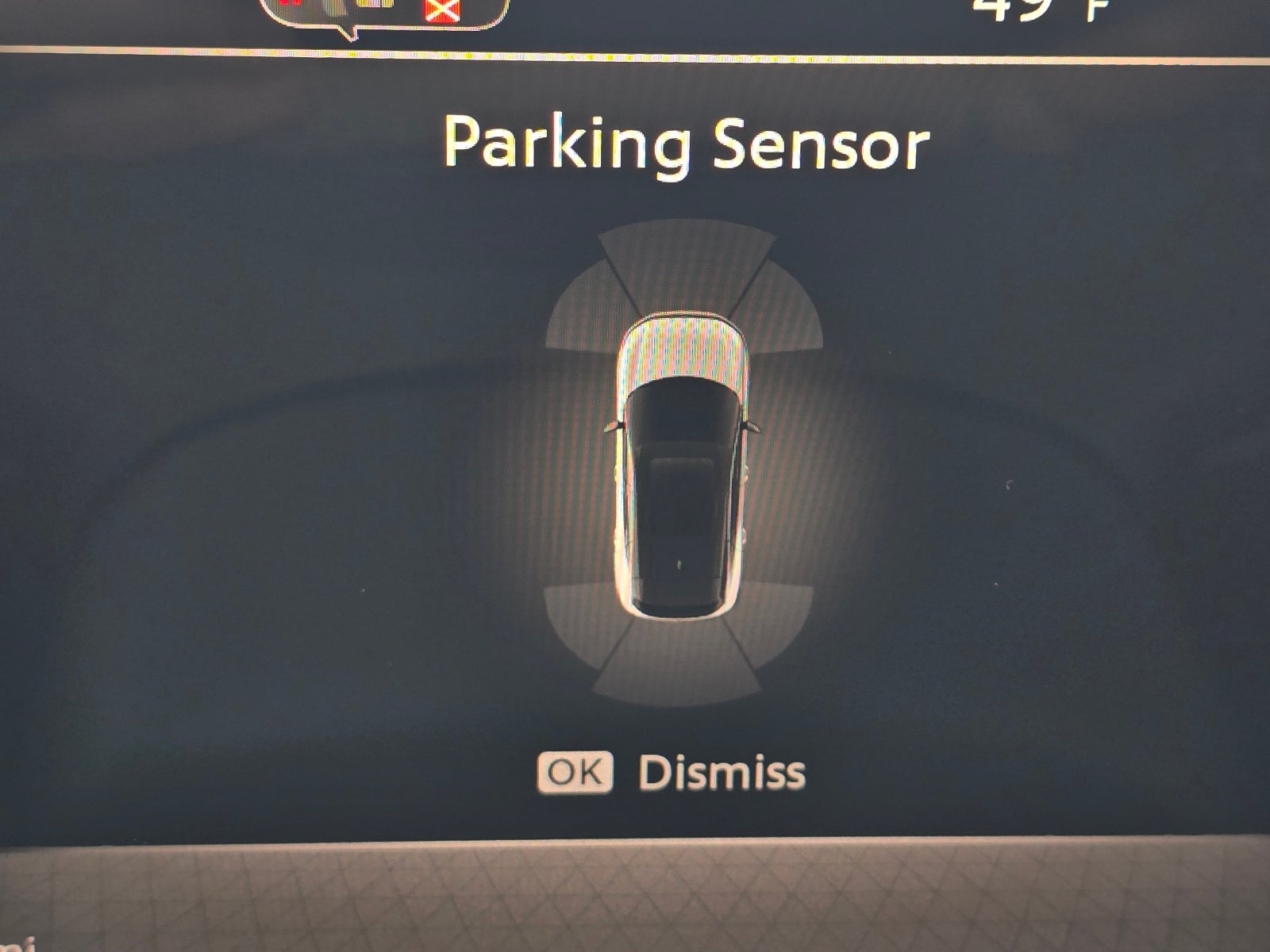Tap the red X notification icon
Image resolution: width=1270 pixels, height=952 pixels.
(x=441, y=8)
